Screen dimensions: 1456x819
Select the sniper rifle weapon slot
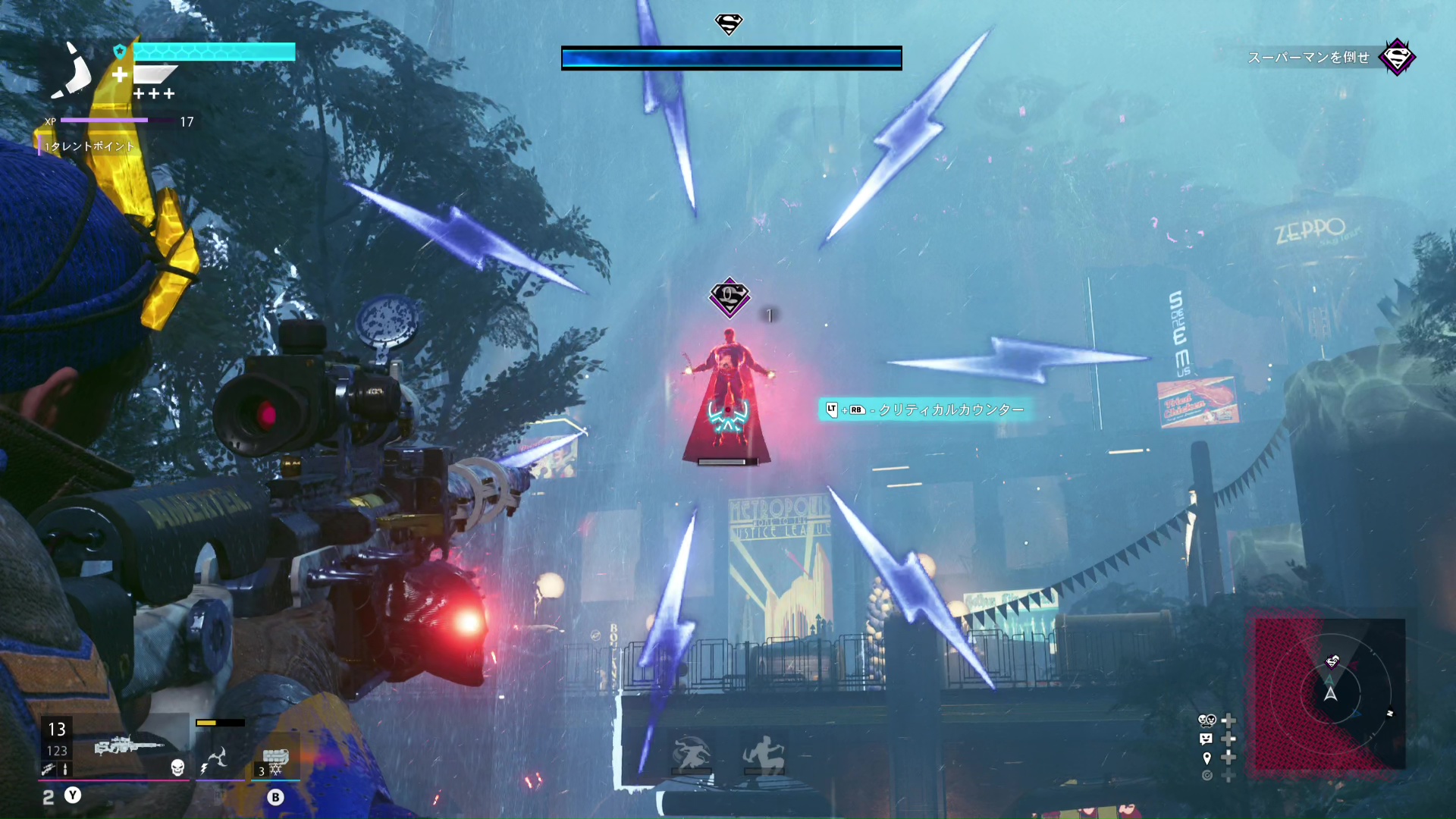[x=130, y=745]
